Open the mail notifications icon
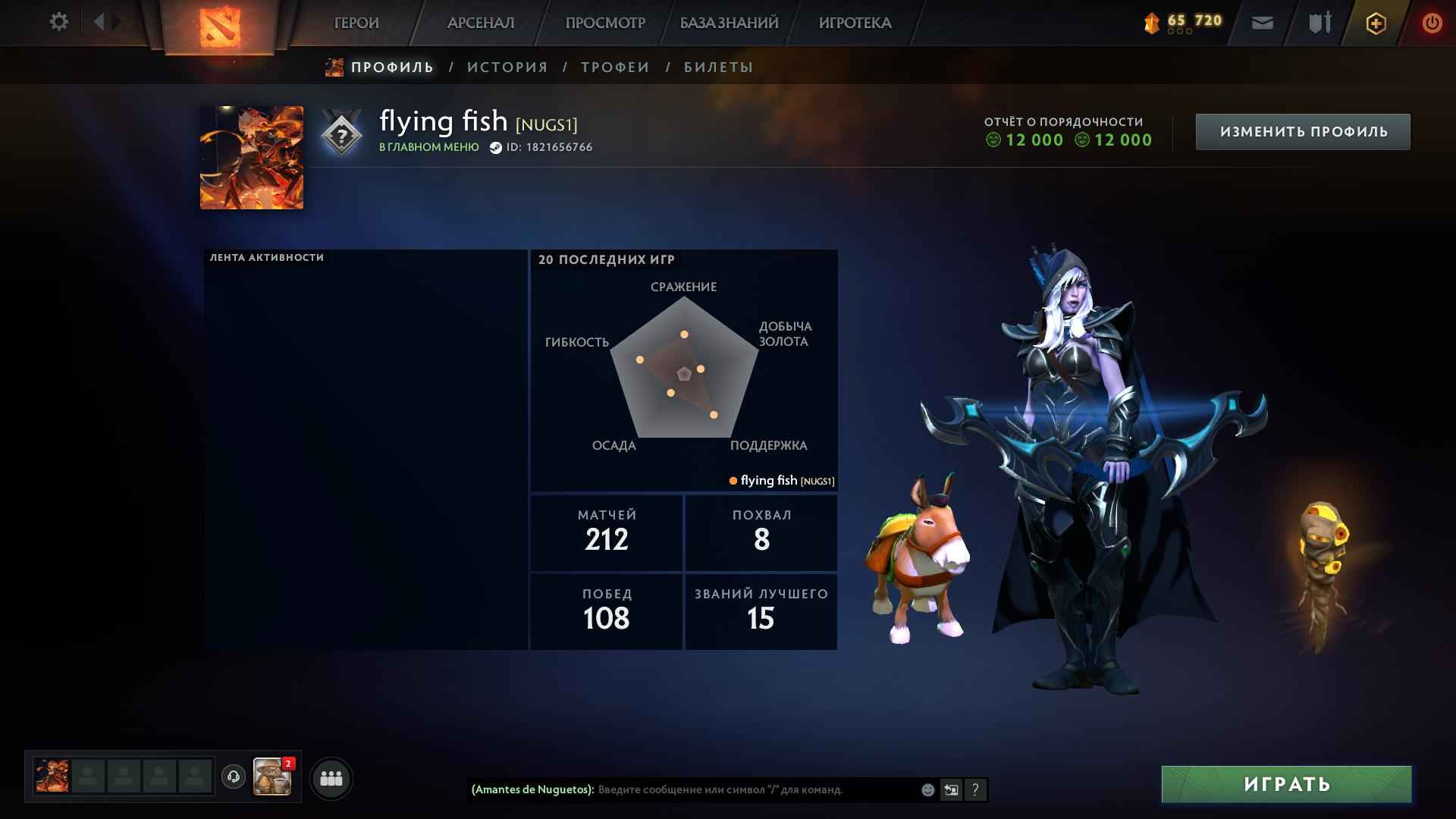Viewport: 1456px width, 819px height. 1261,23
